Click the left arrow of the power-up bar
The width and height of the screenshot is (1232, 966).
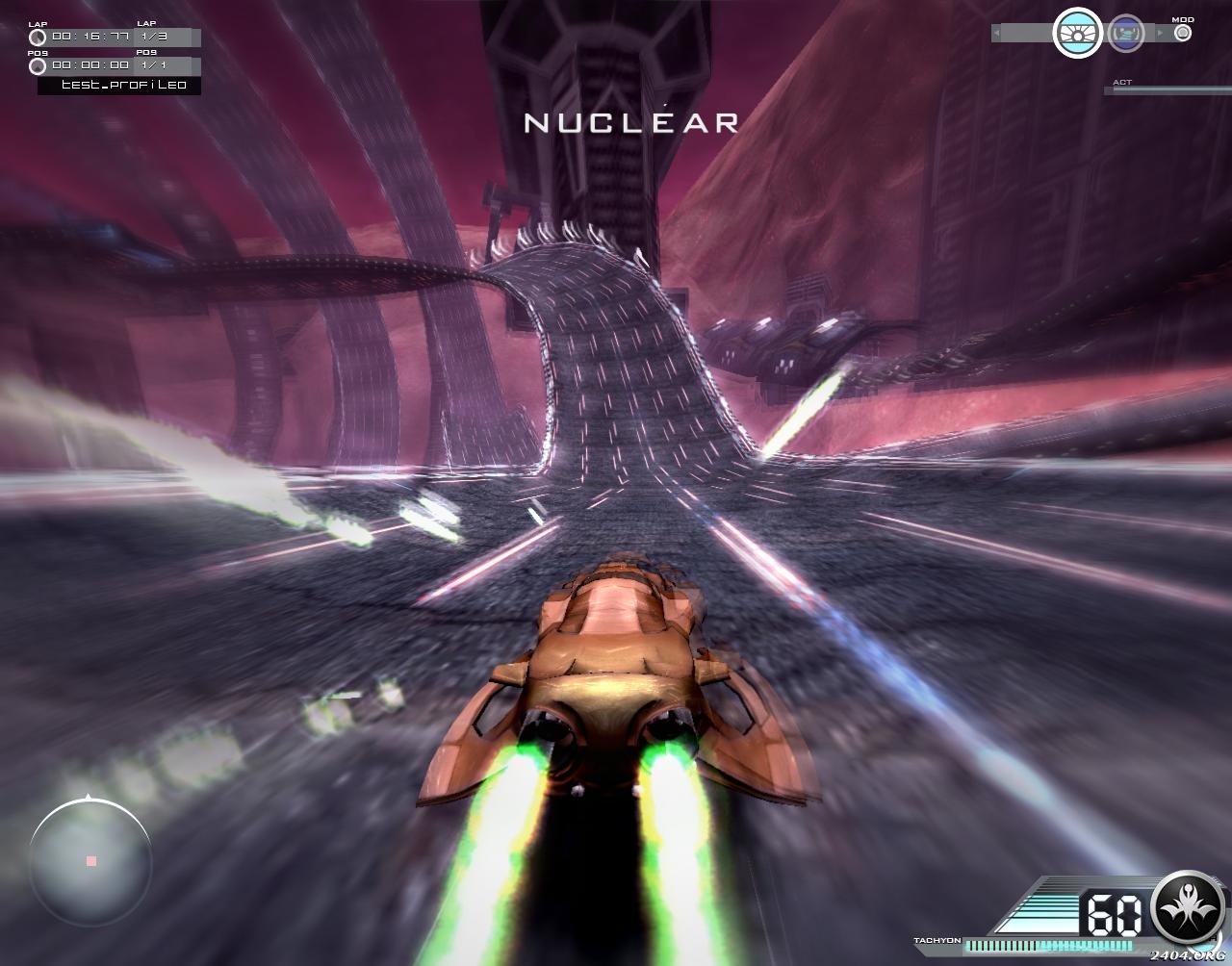coord(996,34)
